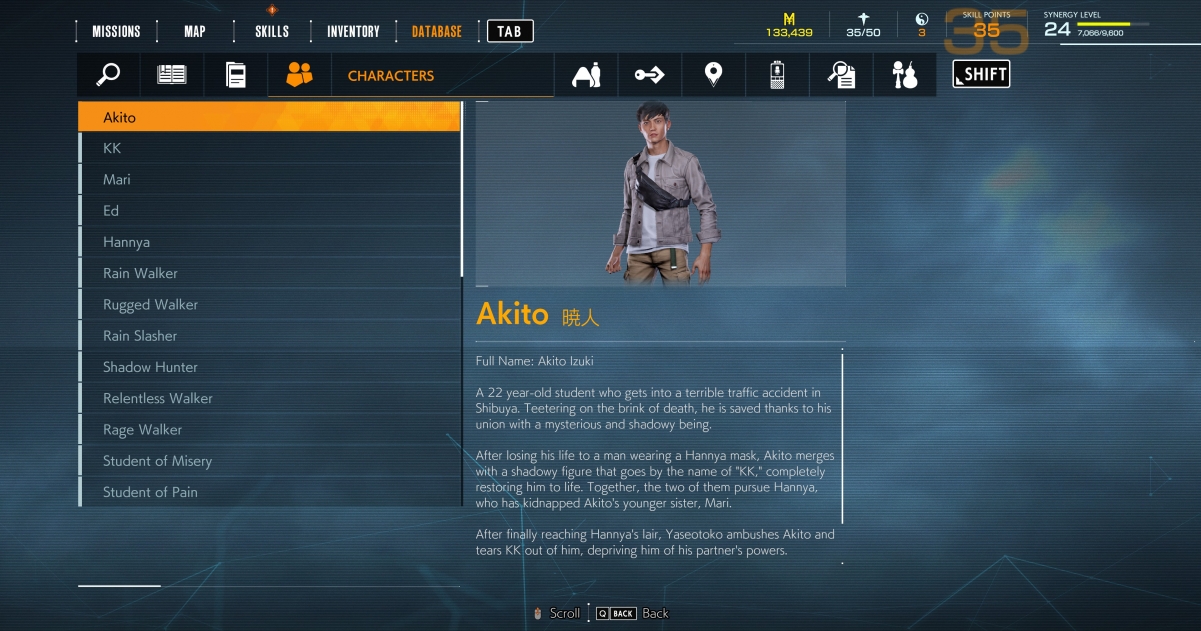Image resolution: width=1201 pixels, height=631 pixels.
Task: Choose the voice recorder database category
Action: [777, 75]
